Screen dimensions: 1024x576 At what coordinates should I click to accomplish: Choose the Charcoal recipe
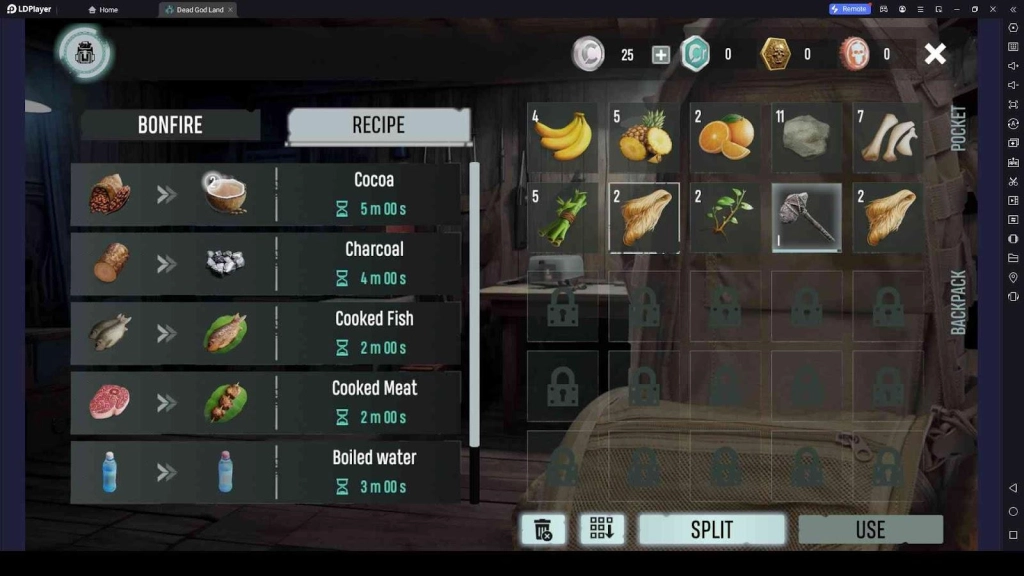pos(266,263)
